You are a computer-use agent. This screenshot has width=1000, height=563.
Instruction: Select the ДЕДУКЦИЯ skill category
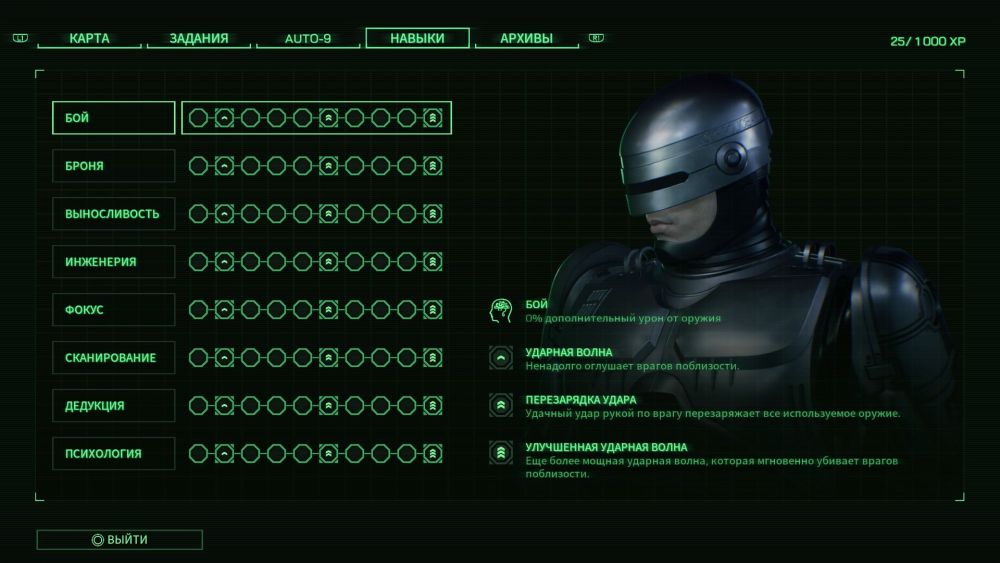[x=113, y=406]
